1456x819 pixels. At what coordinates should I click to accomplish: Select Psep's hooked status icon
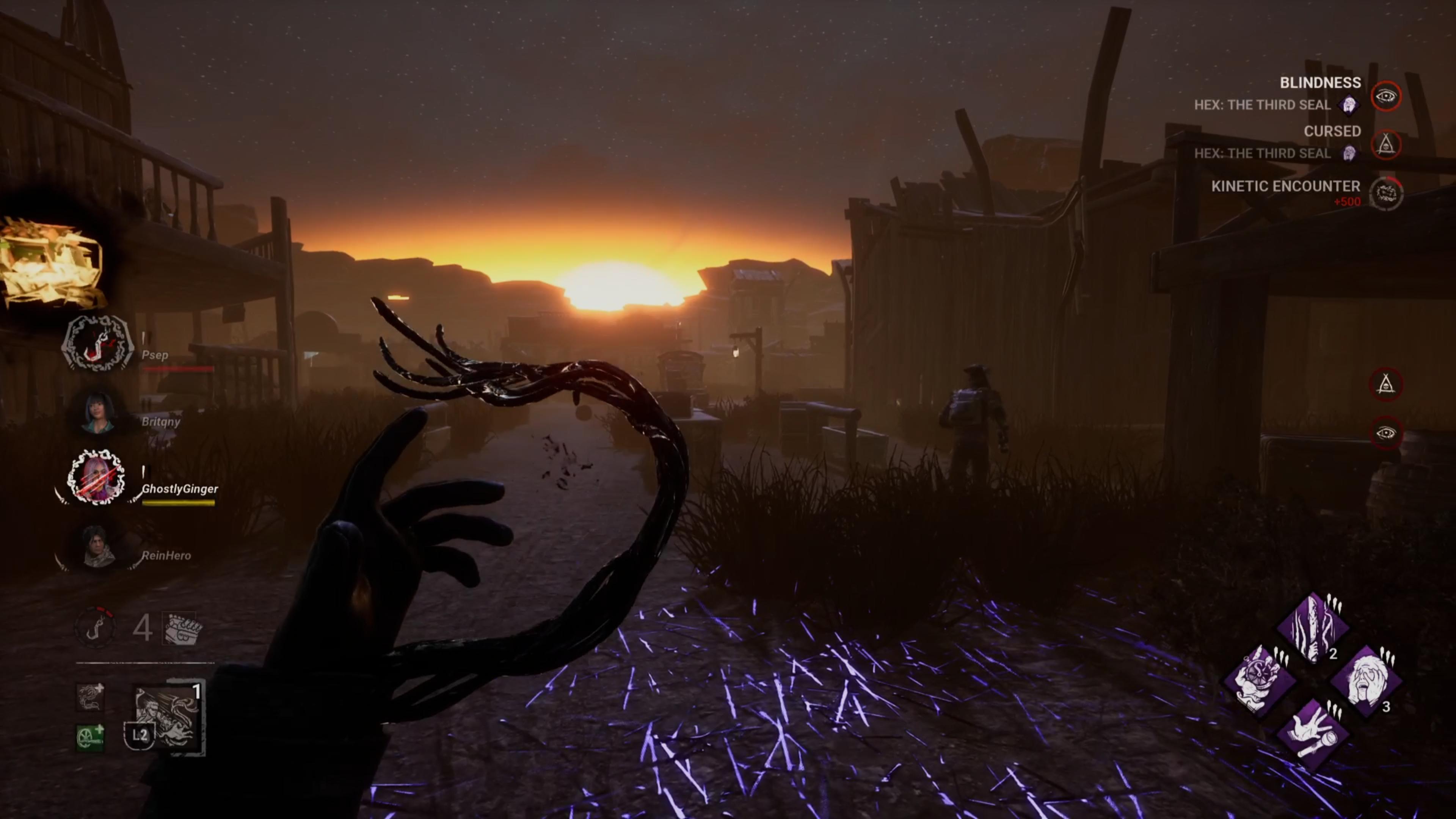(97, 343)
